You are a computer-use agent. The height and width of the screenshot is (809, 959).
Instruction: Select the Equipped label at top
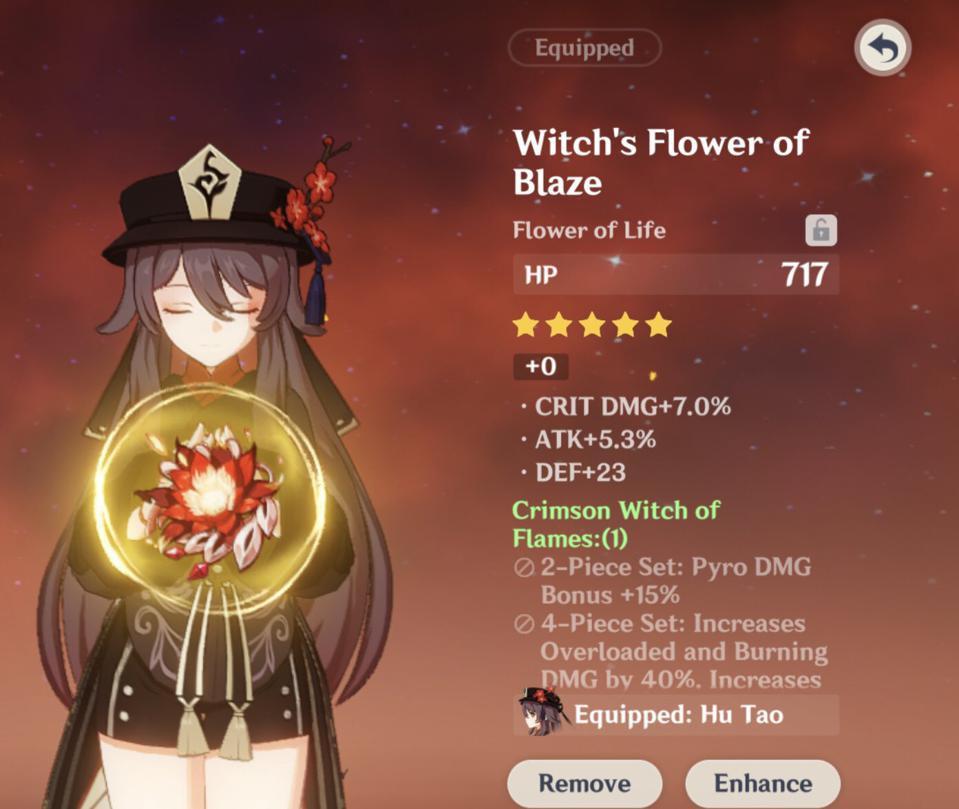click(584, 48)
